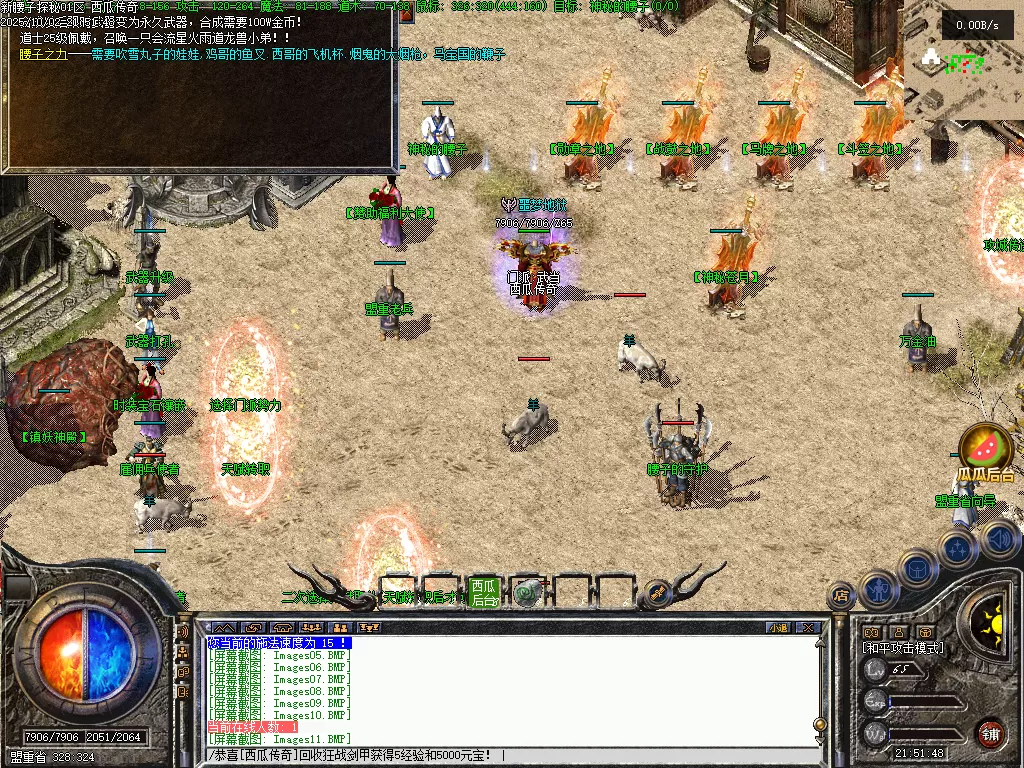Image resolution: width=1024 pixels, height=768 pixels.
Task: Open the character status round button
Action: click(x=877, y=589)
